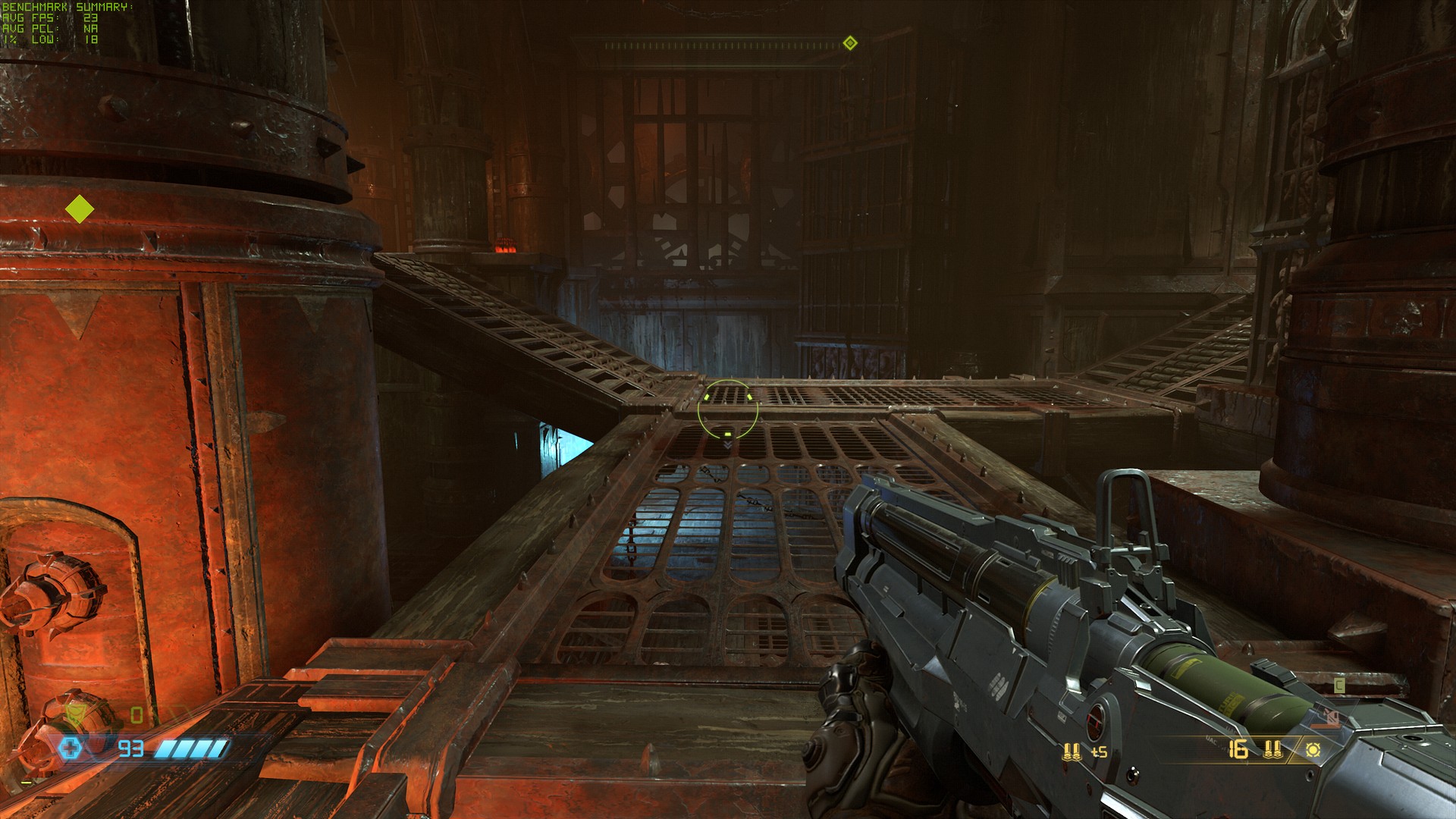
Task: Click the blue health cross icon
Action: [70, 749]
